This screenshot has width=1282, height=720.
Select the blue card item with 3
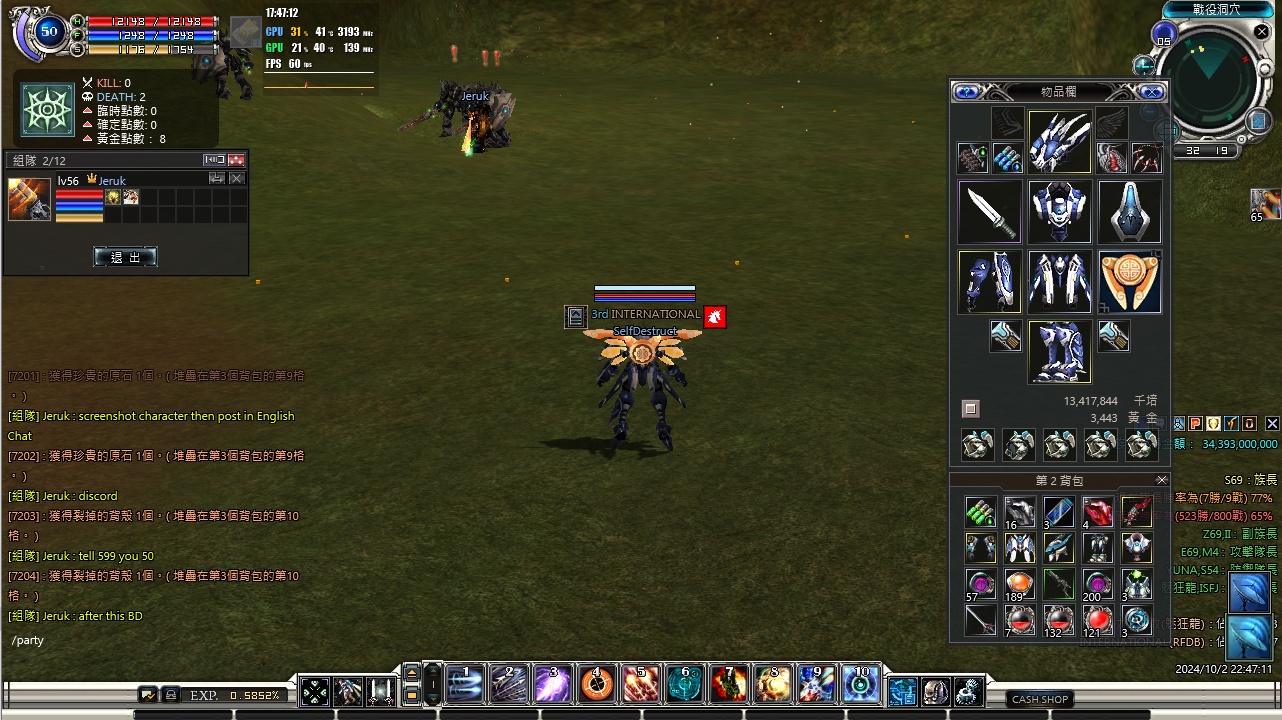point(1059,512)
